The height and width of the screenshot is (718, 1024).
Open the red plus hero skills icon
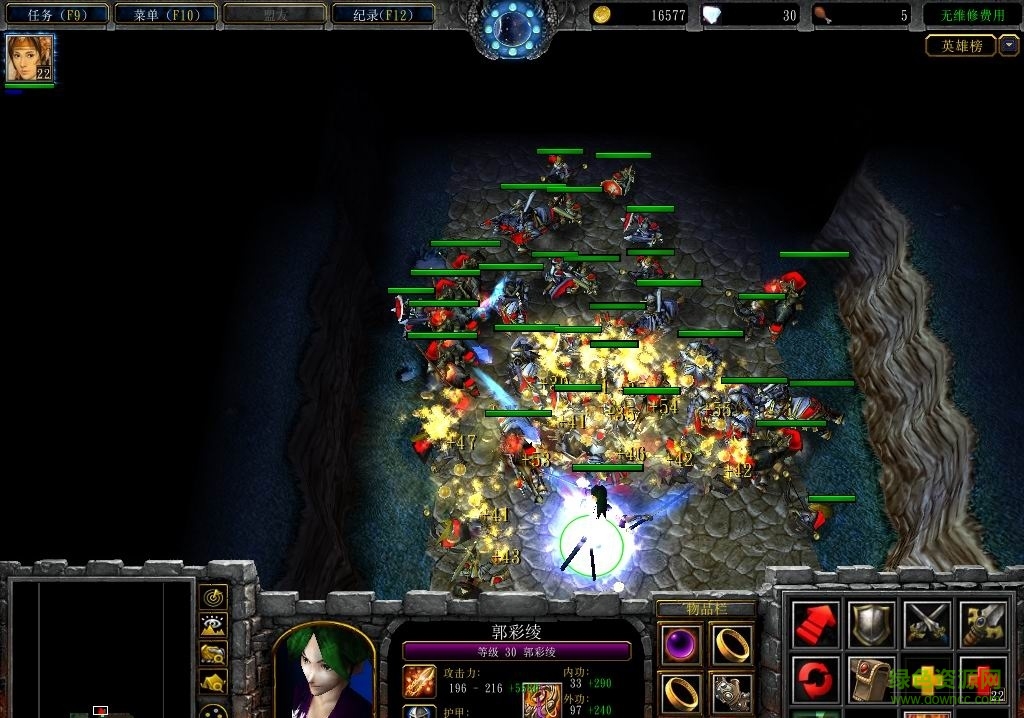point(981,680)
